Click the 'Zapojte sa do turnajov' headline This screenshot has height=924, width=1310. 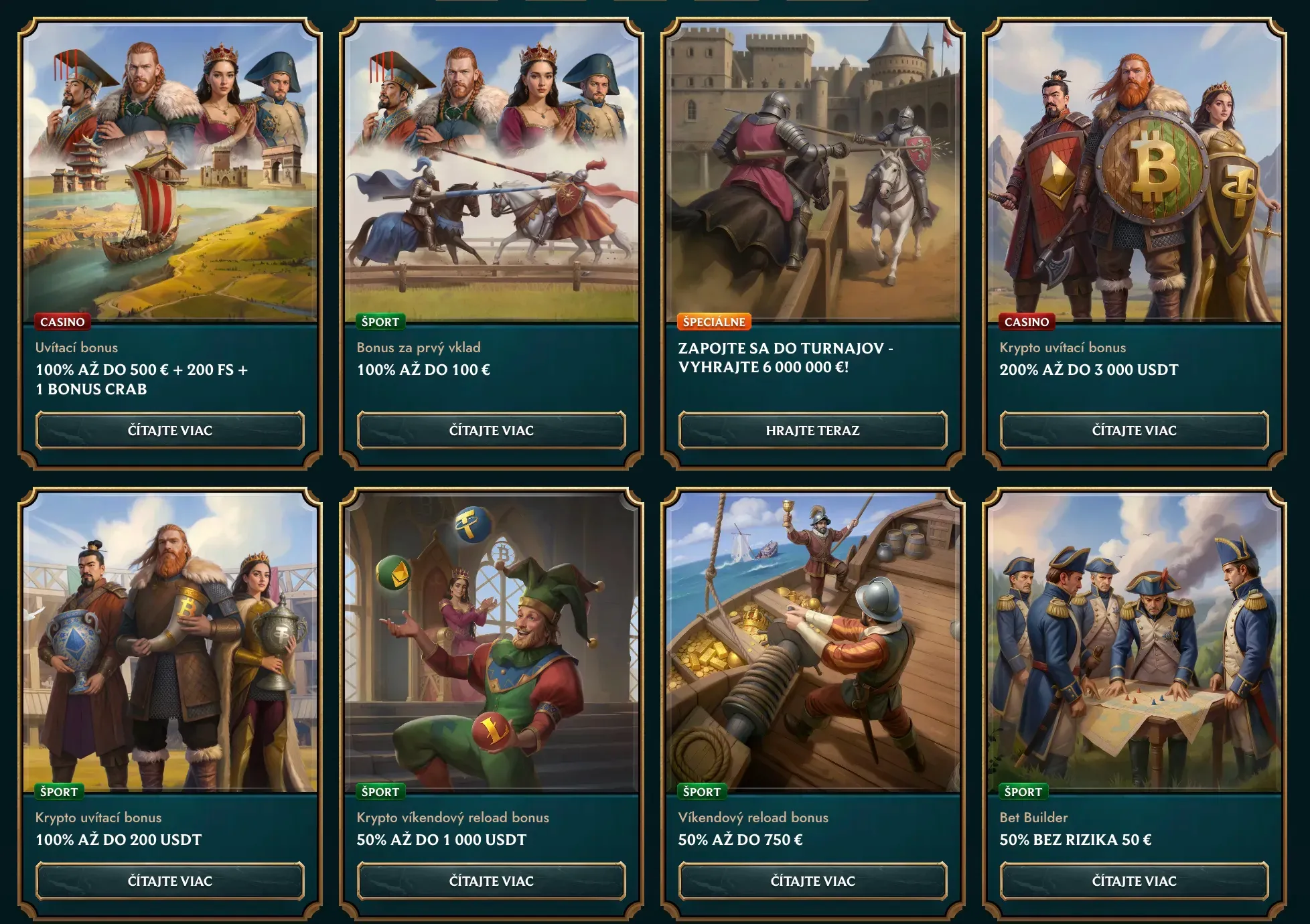coord(786,358)
